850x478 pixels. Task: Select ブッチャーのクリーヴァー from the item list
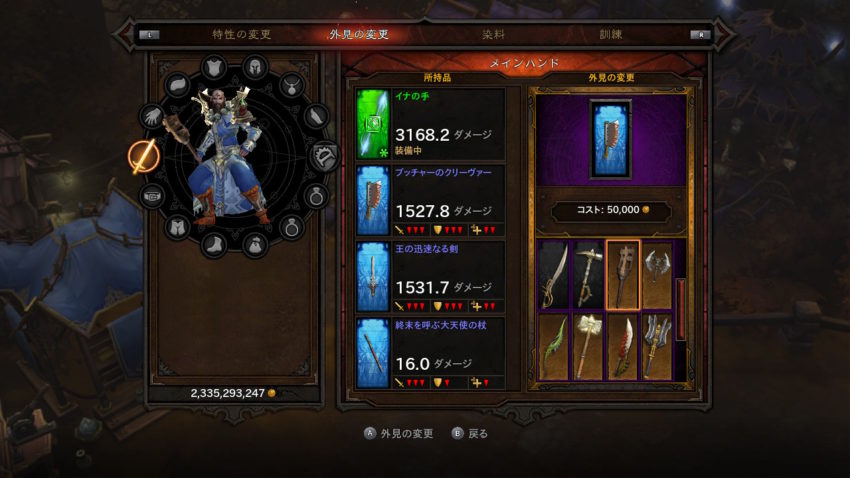point(431,201)
